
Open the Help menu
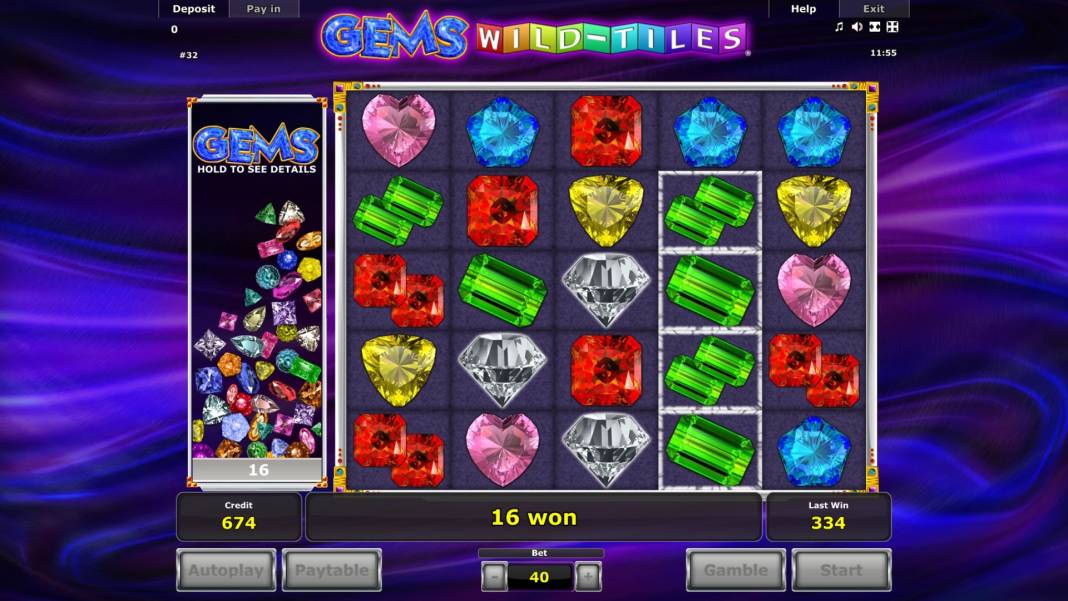click(803, 9)
